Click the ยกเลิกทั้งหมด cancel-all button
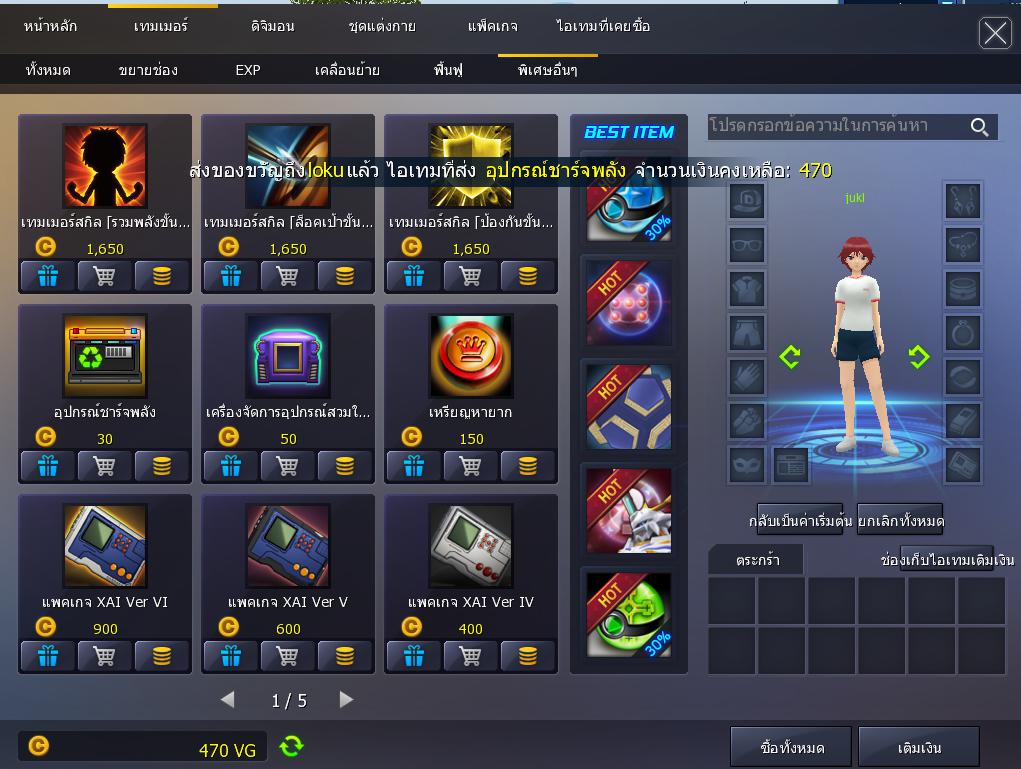 [900, 521]
